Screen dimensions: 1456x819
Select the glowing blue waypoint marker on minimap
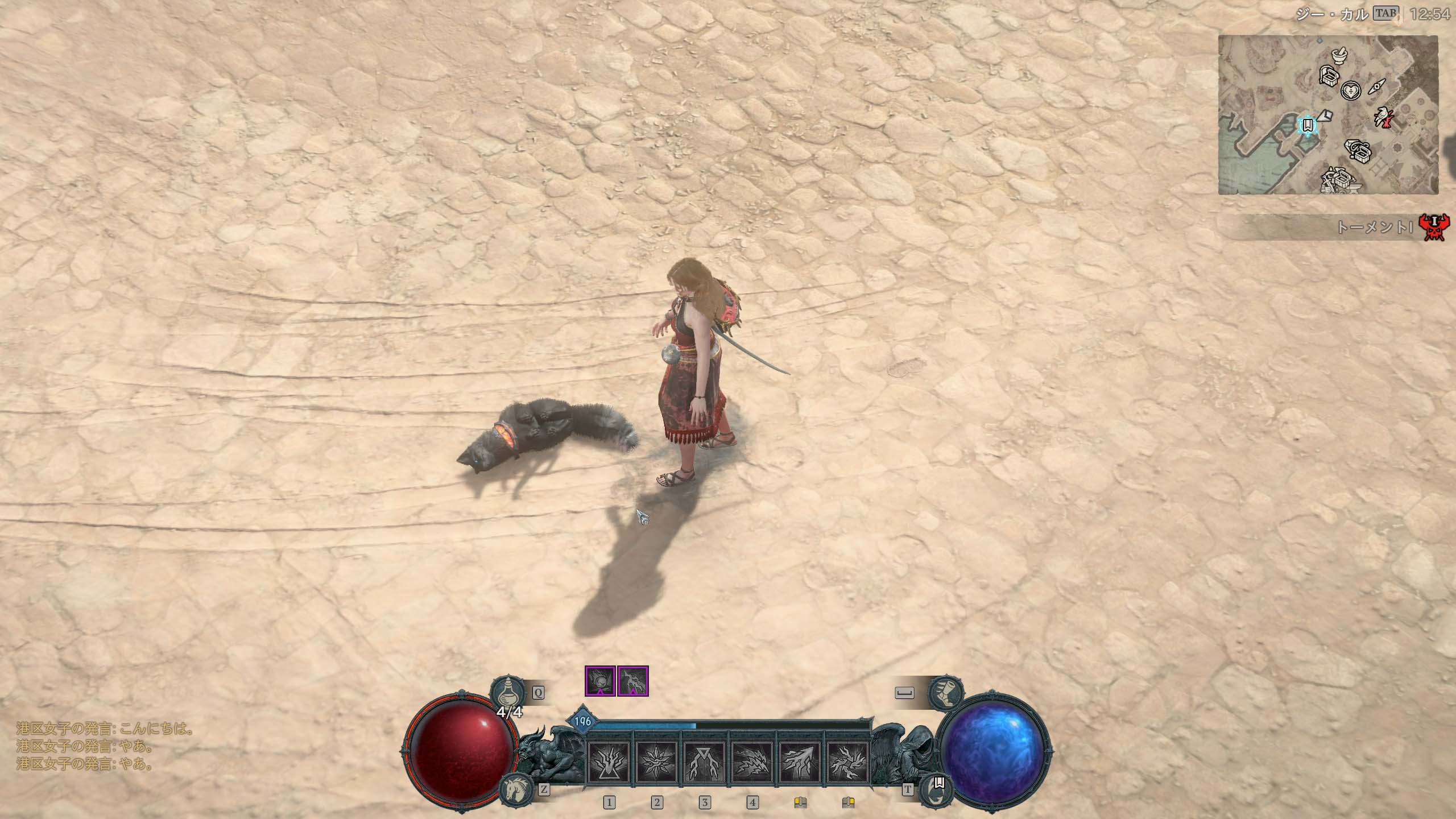point(1308,125)
